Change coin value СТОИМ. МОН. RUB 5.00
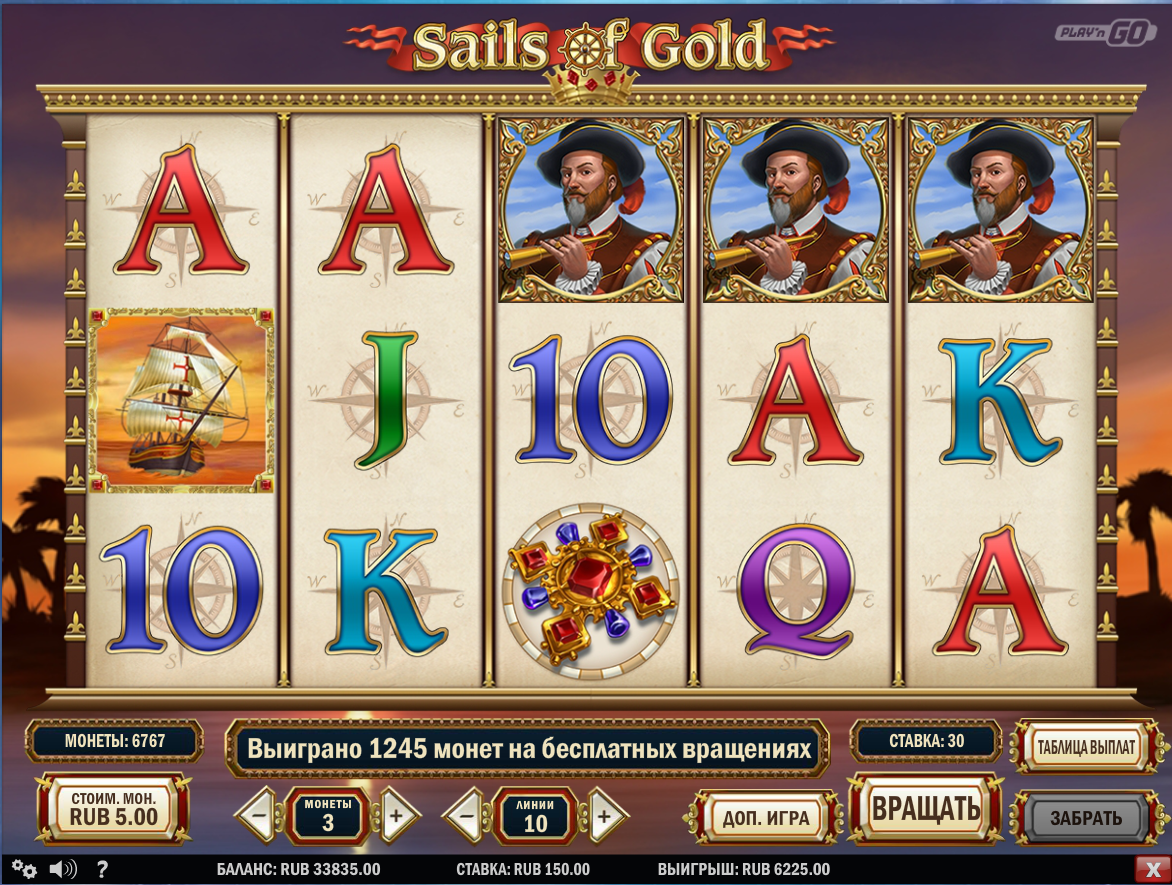This screenshot has width=1172, height=885. click(113, 809)
